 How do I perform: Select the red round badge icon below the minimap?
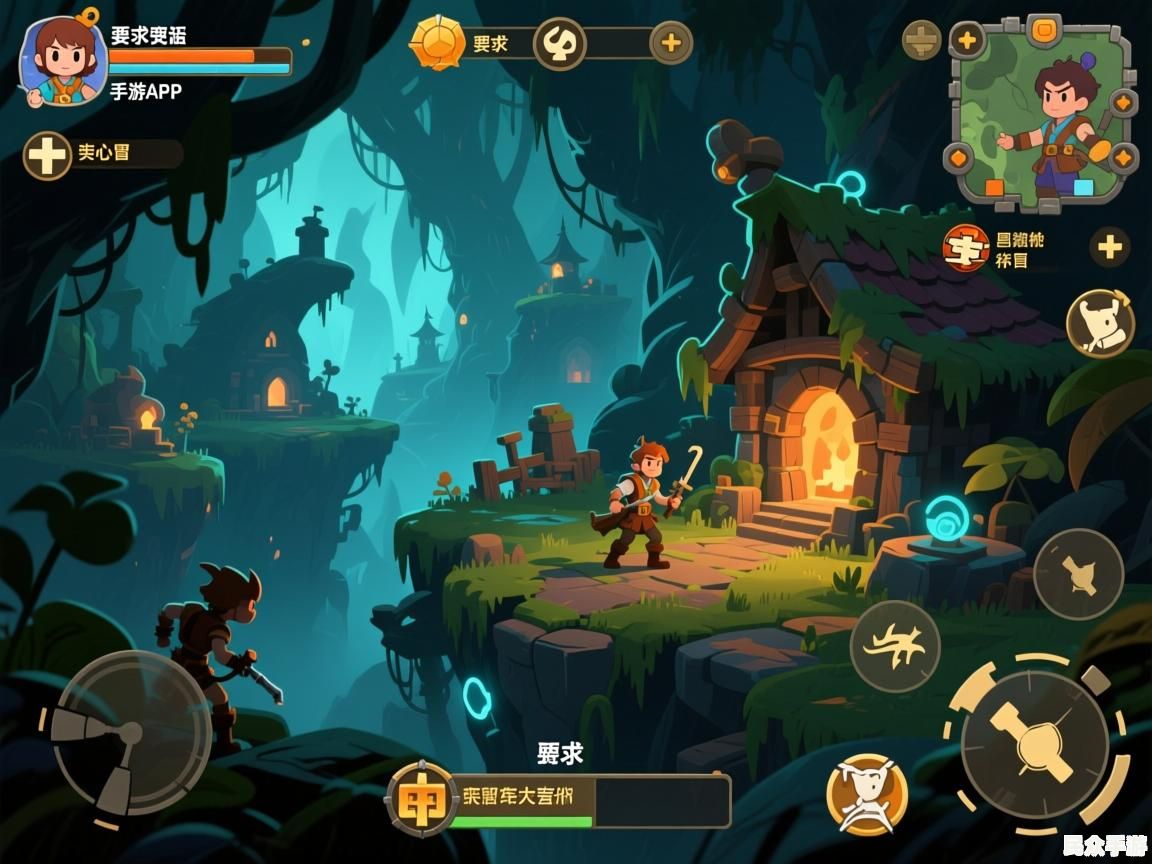pos(965,248)
